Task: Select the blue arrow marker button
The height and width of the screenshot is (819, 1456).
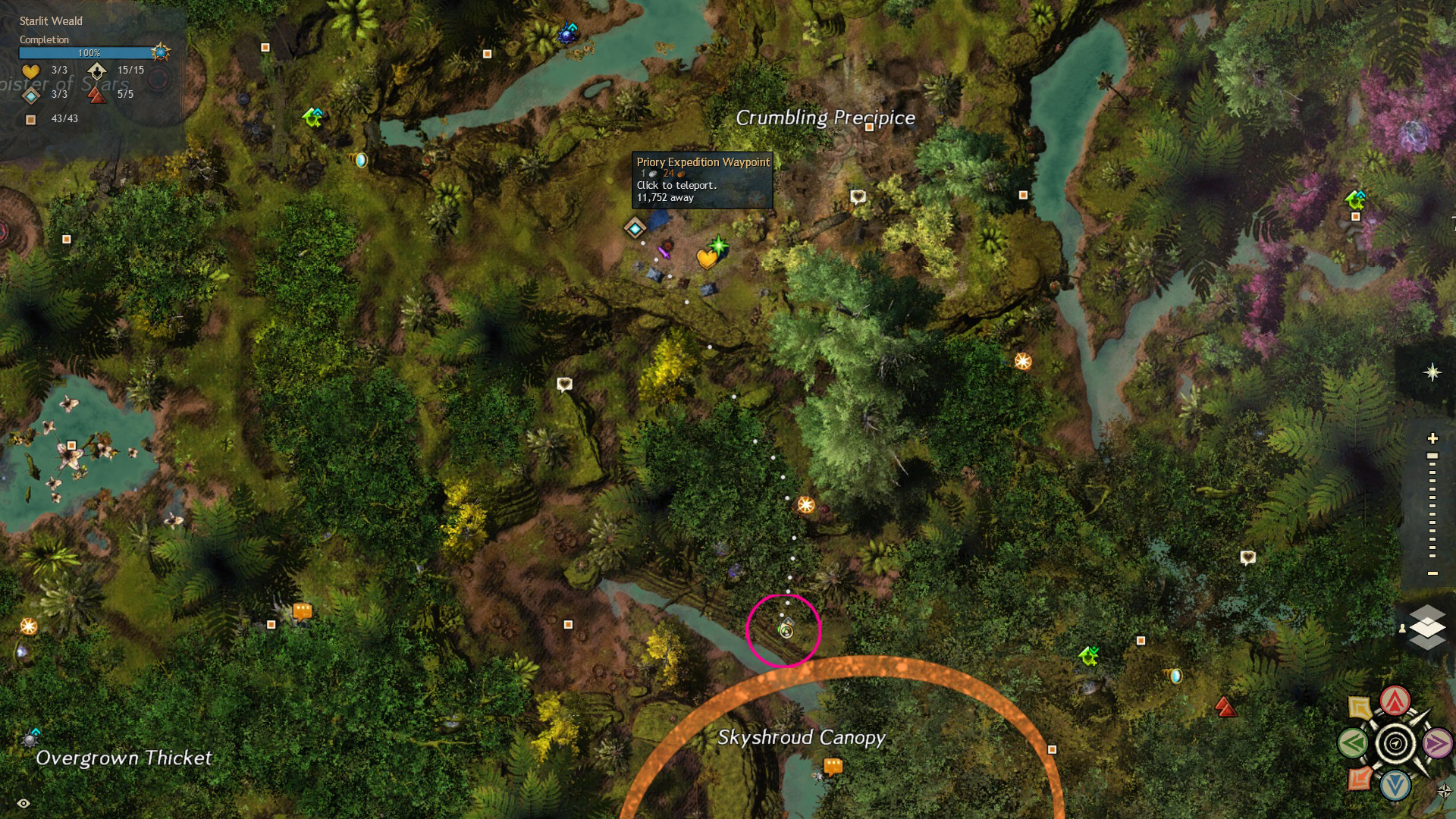Action: (1395, 786)
